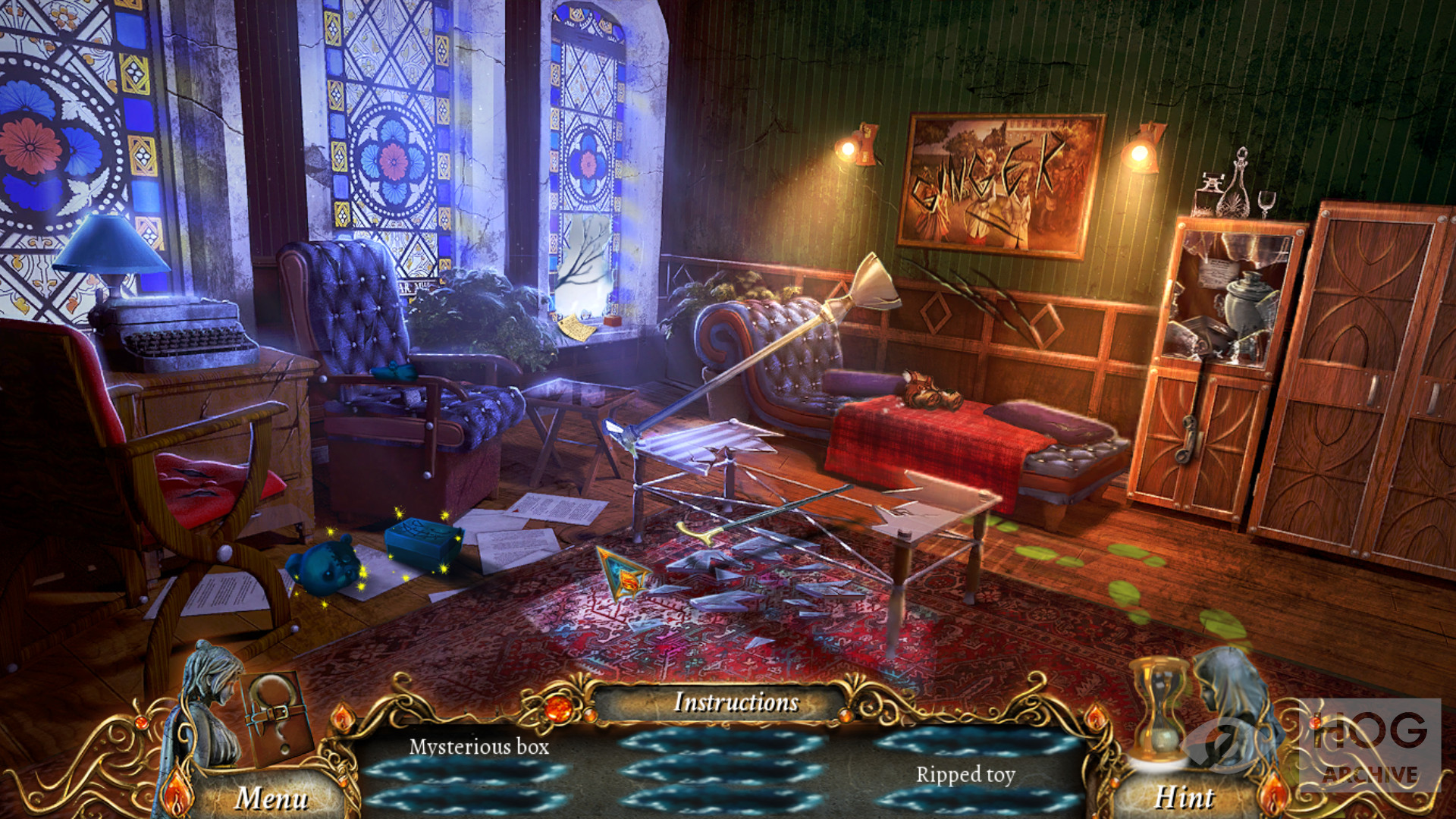Select the Mysterious box list entry

[x=479, y=747]
